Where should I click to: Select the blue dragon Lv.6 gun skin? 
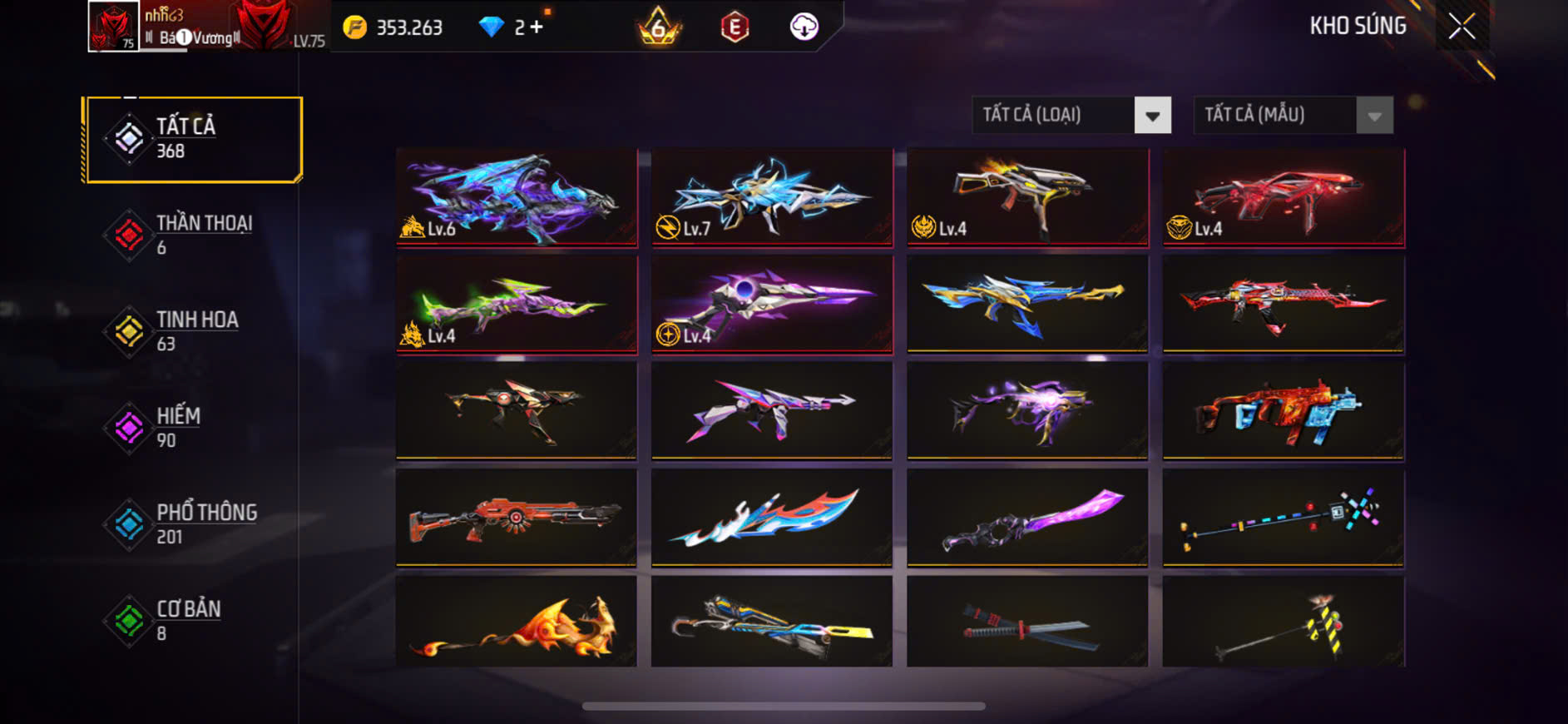(x=517, y=197)
